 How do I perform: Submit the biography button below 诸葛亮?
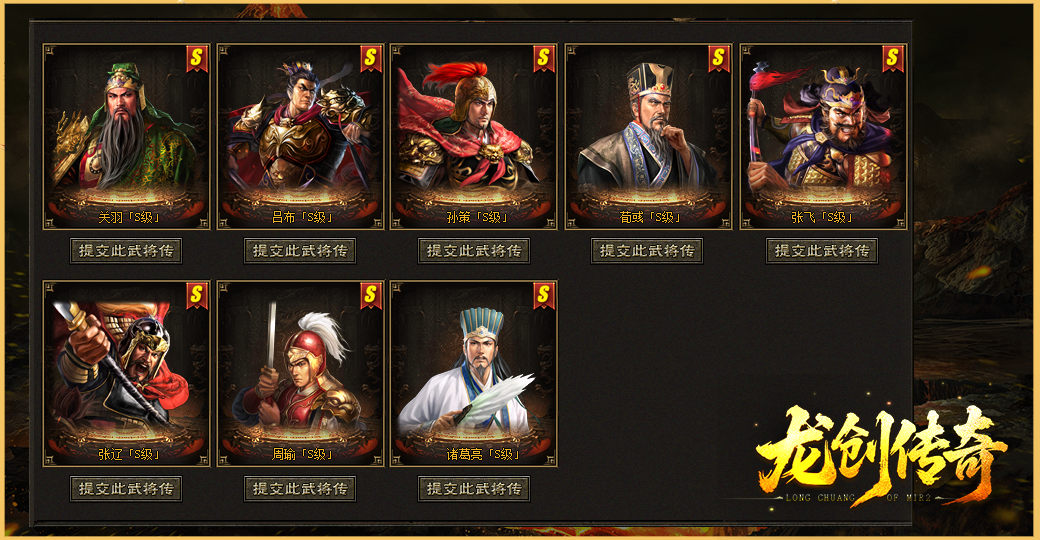(474, 489)
